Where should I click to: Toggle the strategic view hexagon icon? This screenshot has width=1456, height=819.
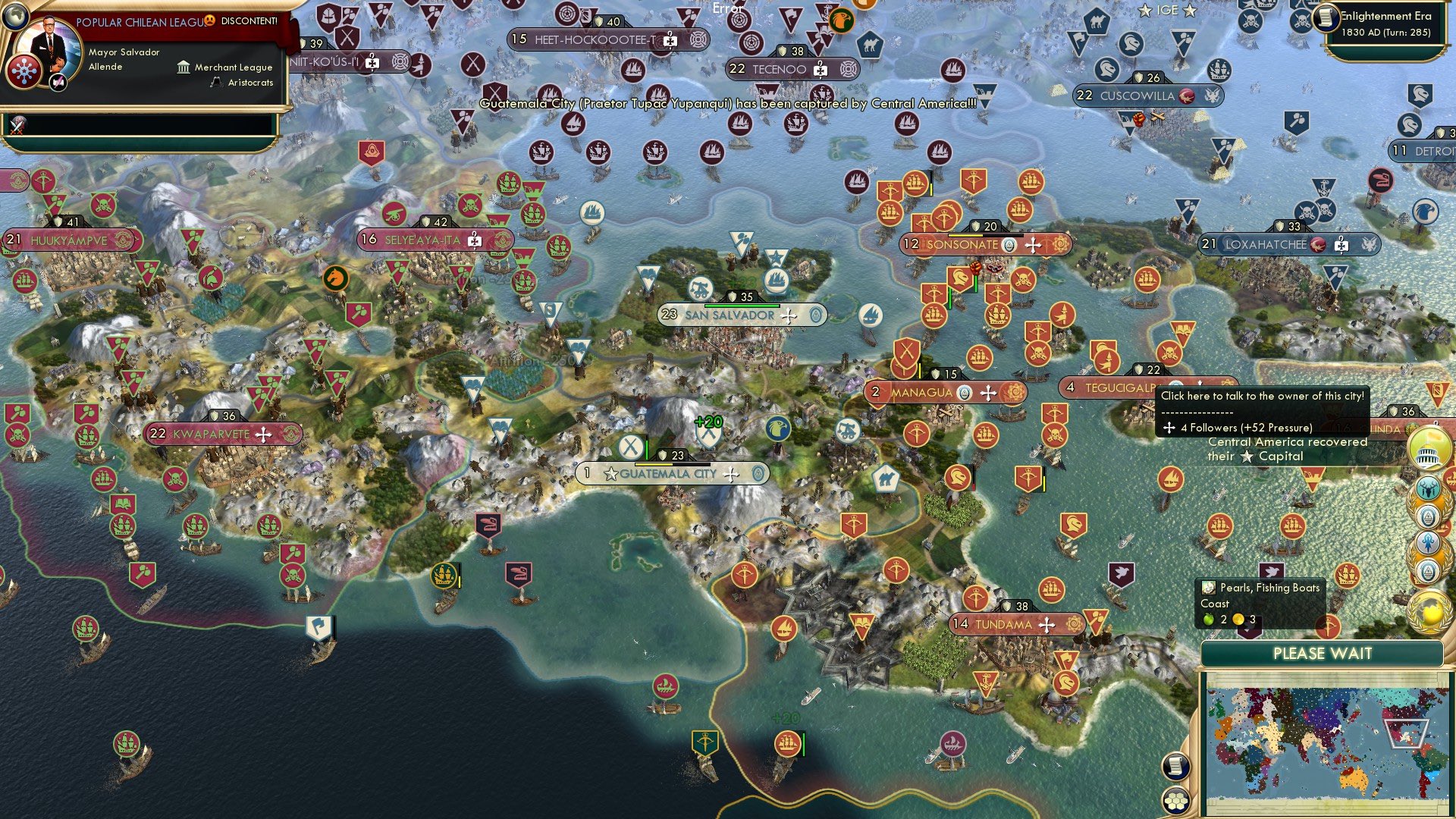tap(1176, 802)
